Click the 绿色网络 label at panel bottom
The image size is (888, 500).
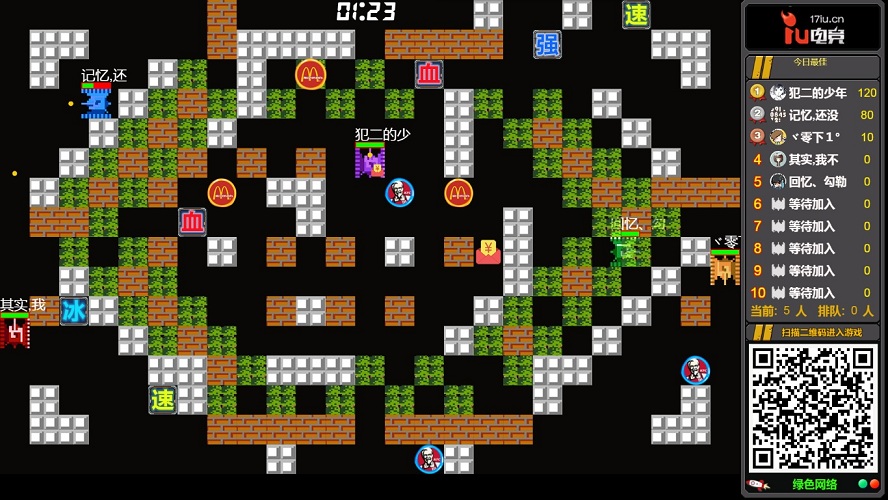point(814,485)
